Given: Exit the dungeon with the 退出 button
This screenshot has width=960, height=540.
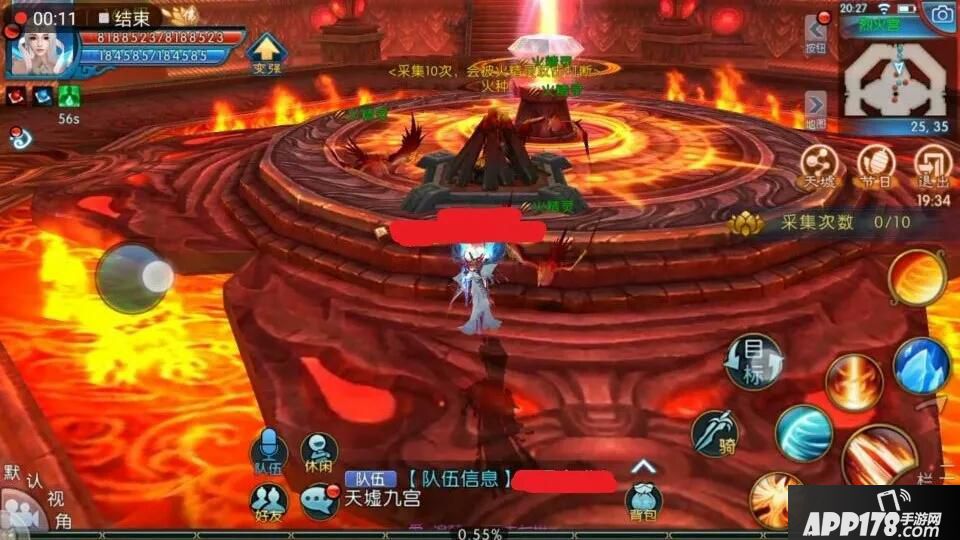Looking at the screenshot, I should click(x=932, y=165).
